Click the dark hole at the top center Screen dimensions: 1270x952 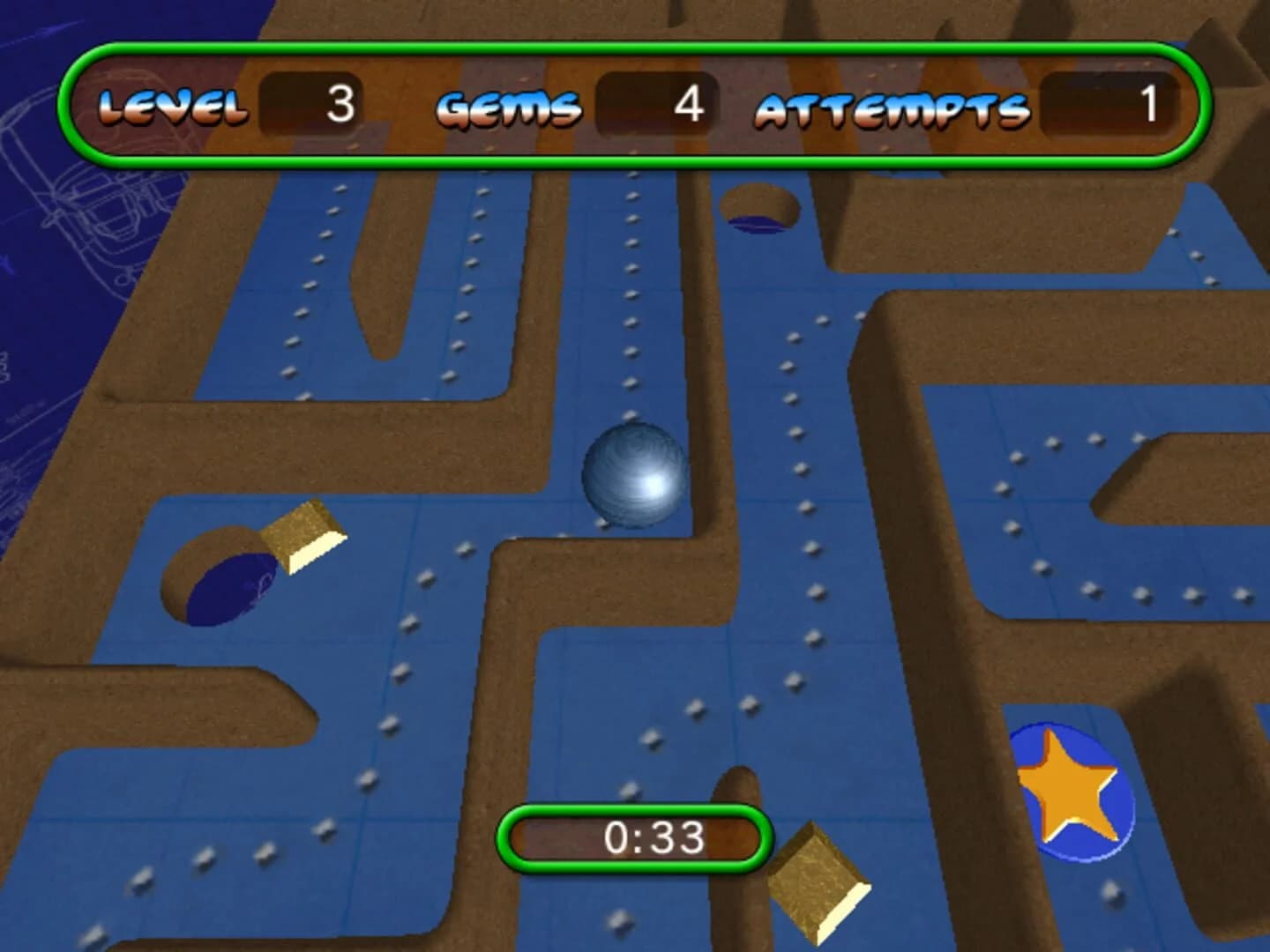[x=759, y=212]
